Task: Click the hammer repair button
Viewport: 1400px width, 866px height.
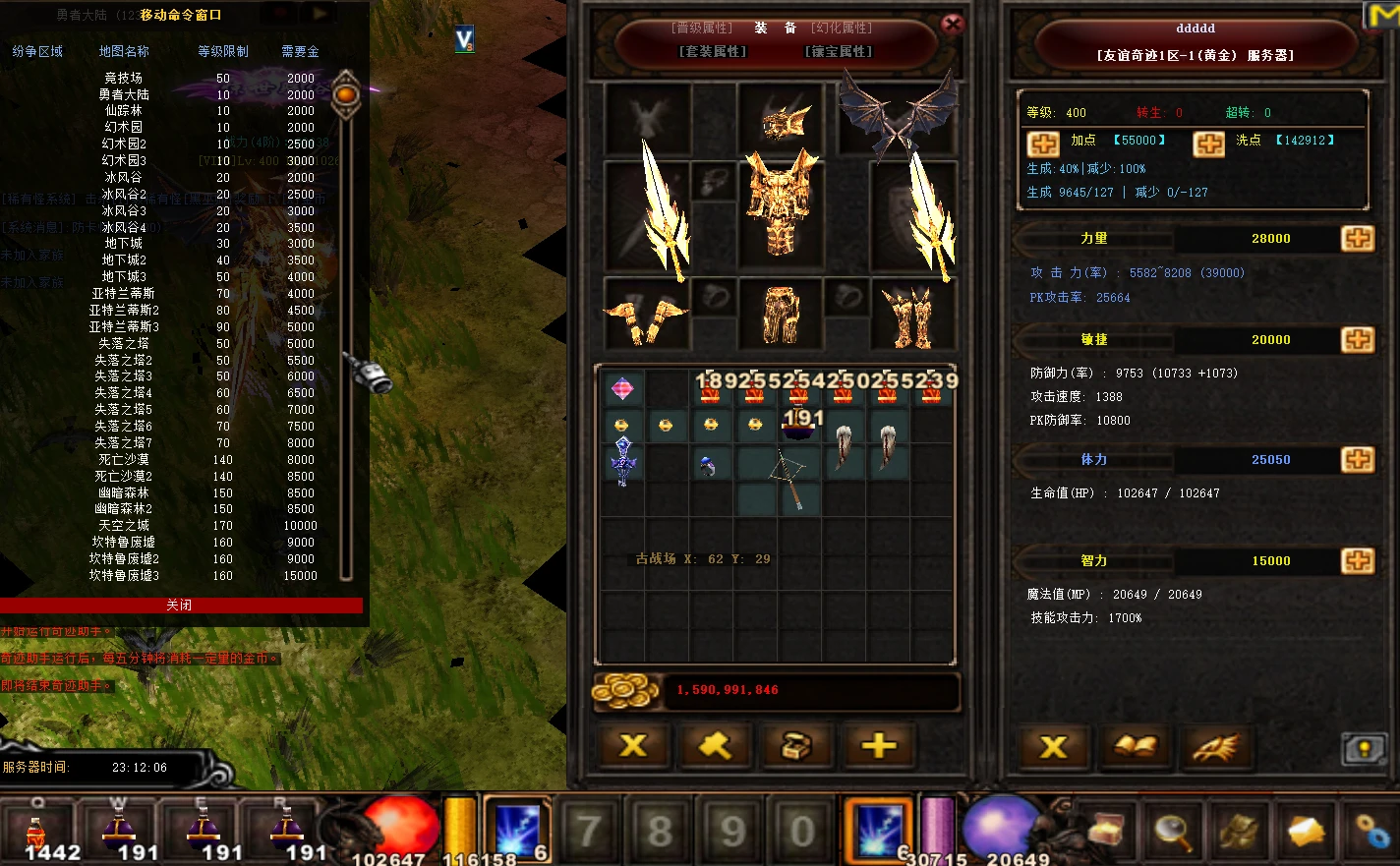Action: click(715, 746)
